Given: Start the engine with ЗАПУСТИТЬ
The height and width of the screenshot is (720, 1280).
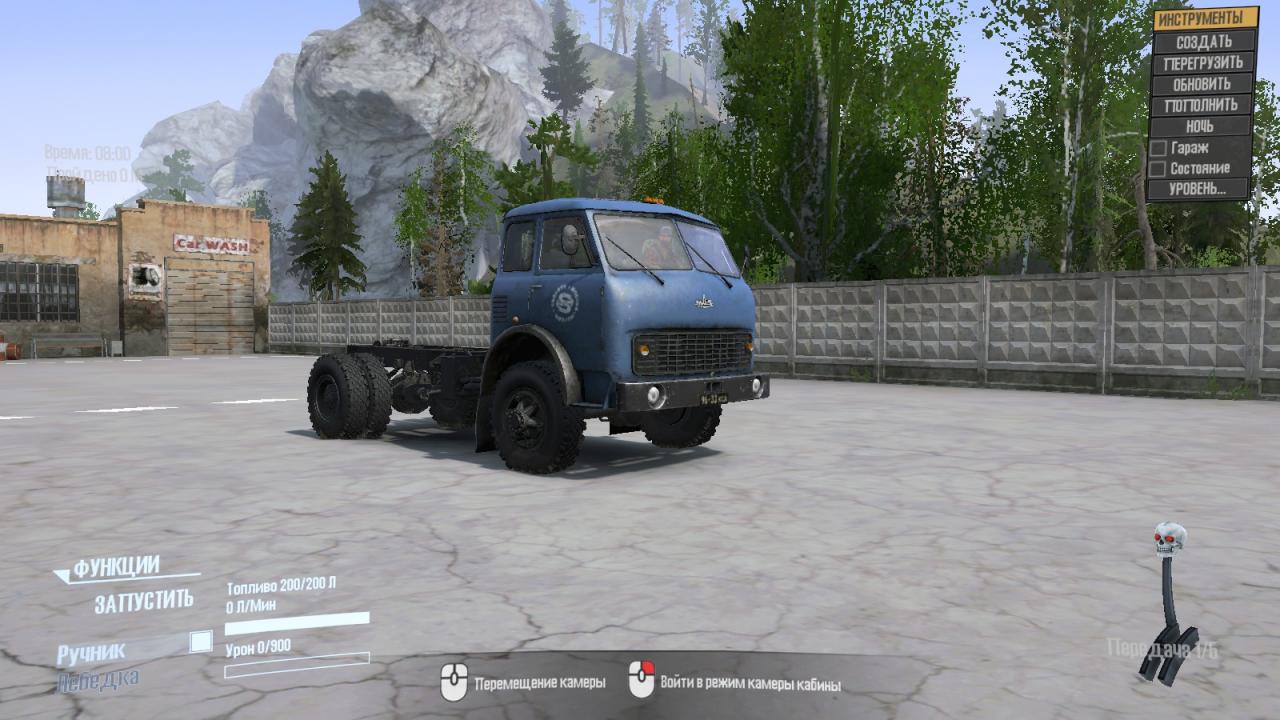Looking at the screenshot, I should 144,602.
